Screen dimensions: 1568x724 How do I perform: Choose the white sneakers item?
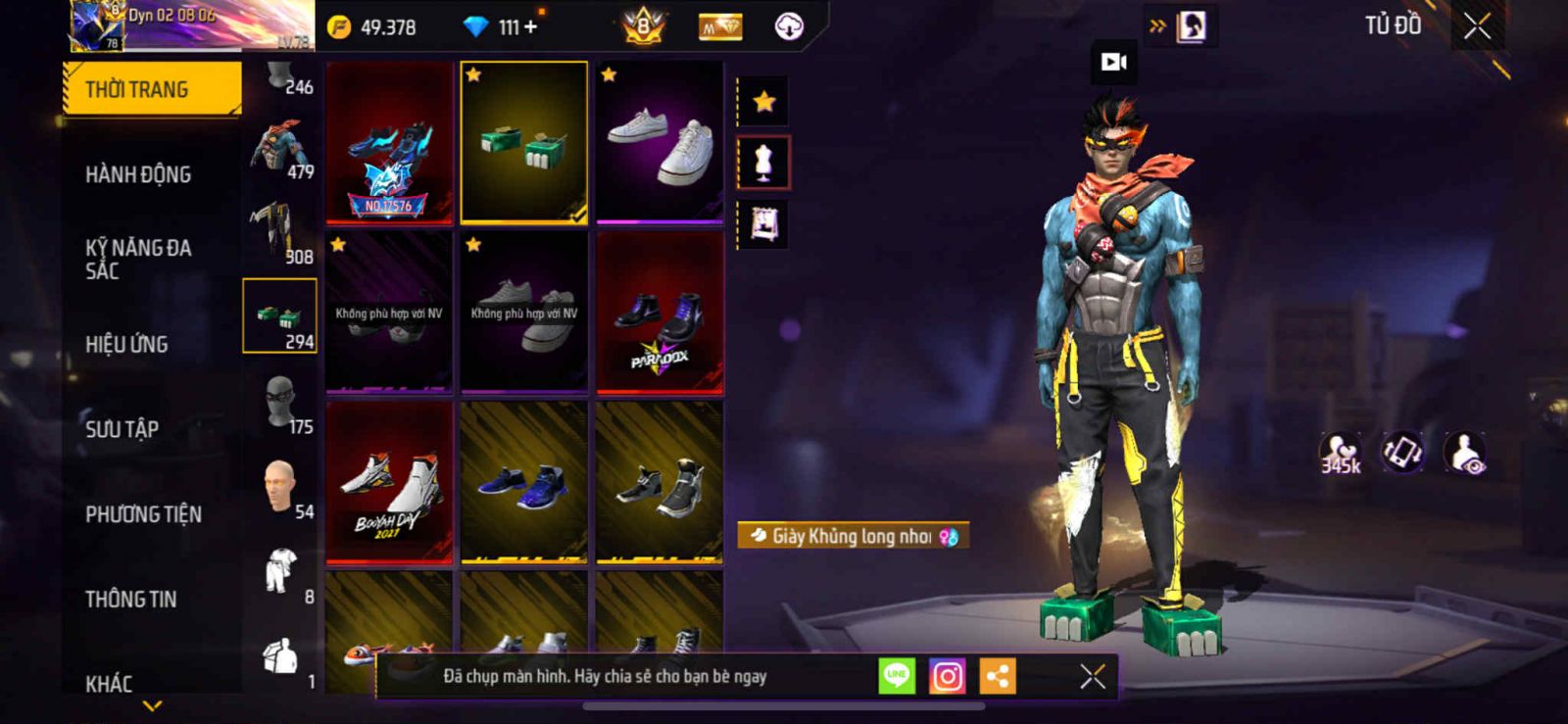pyautogui.click(x=660, y=142)
